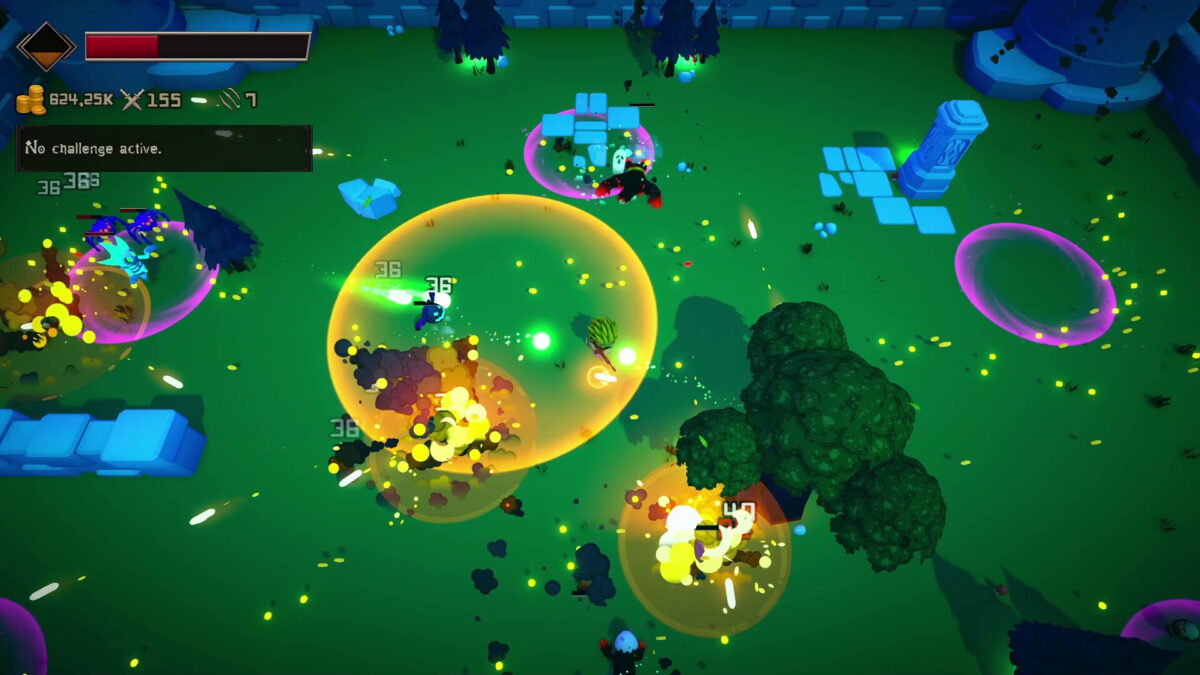Click the orange diamond emblem icon

coord(46,46)
